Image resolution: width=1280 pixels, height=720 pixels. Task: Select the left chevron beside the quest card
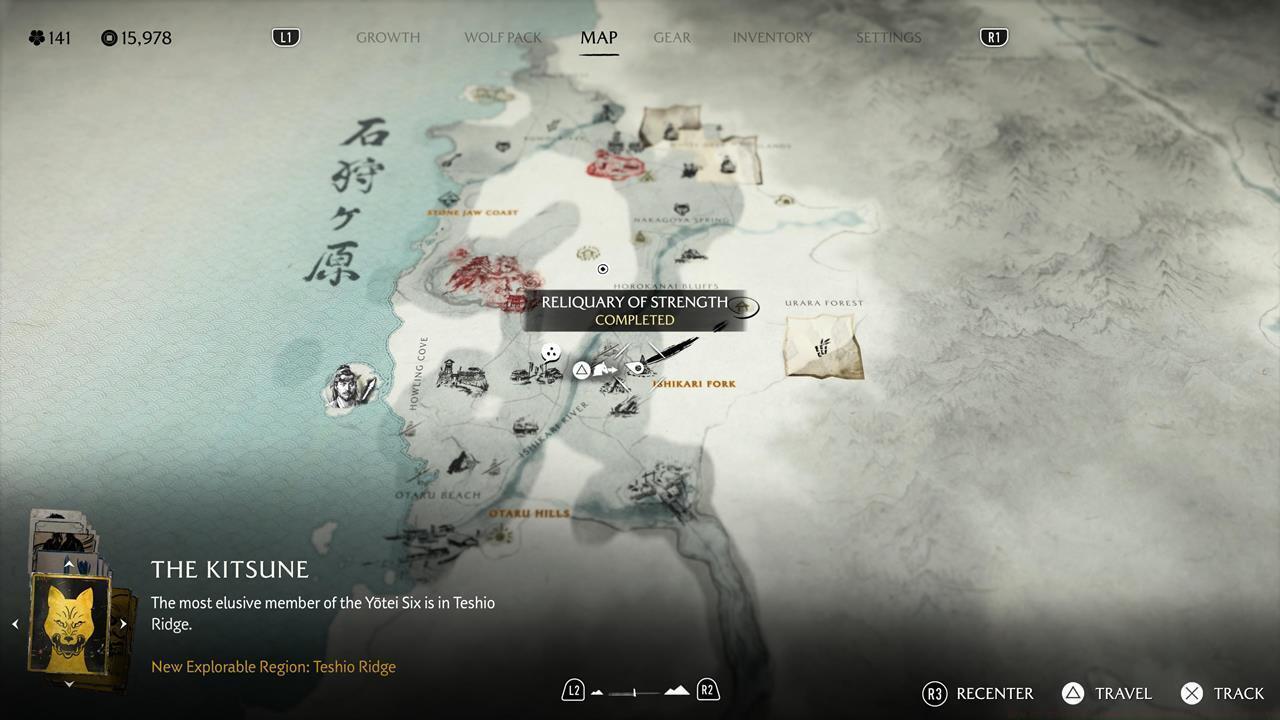point(17,623)
